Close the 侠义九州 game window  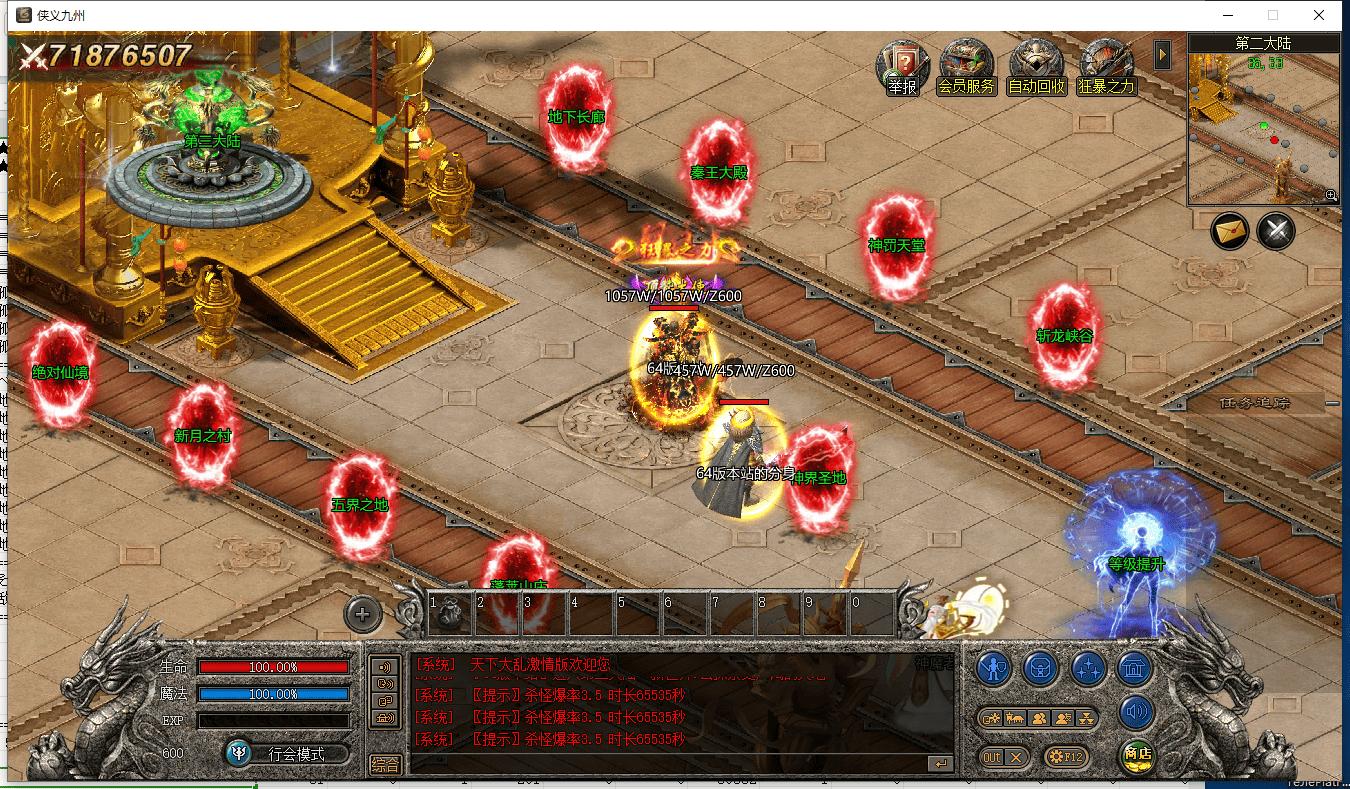click(x=1319, y=15)
